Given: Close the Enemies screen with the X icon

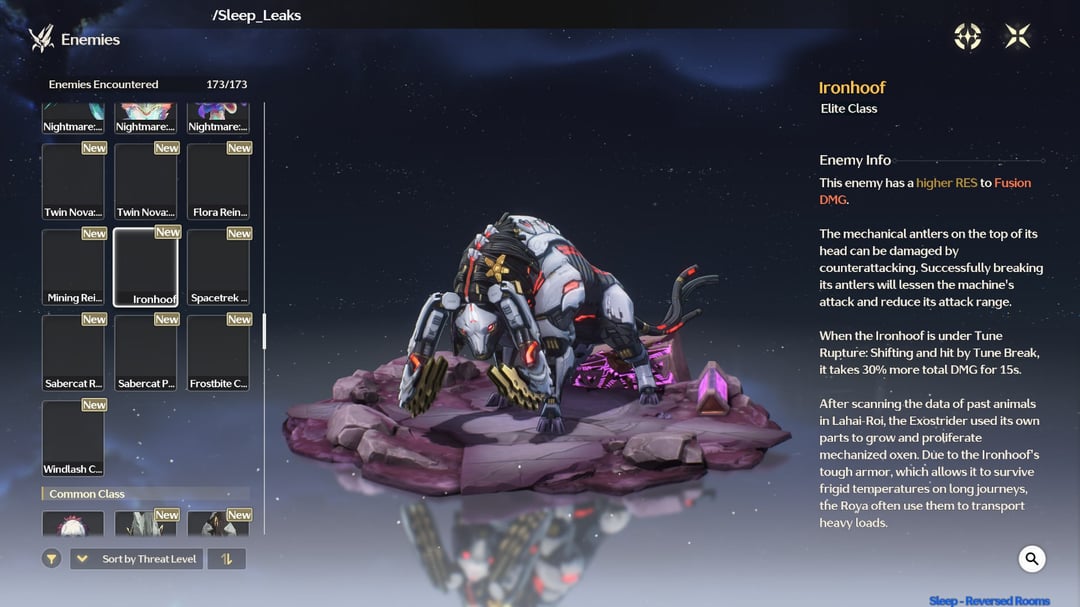Looking at the screenshot, I should [1017, 37].
